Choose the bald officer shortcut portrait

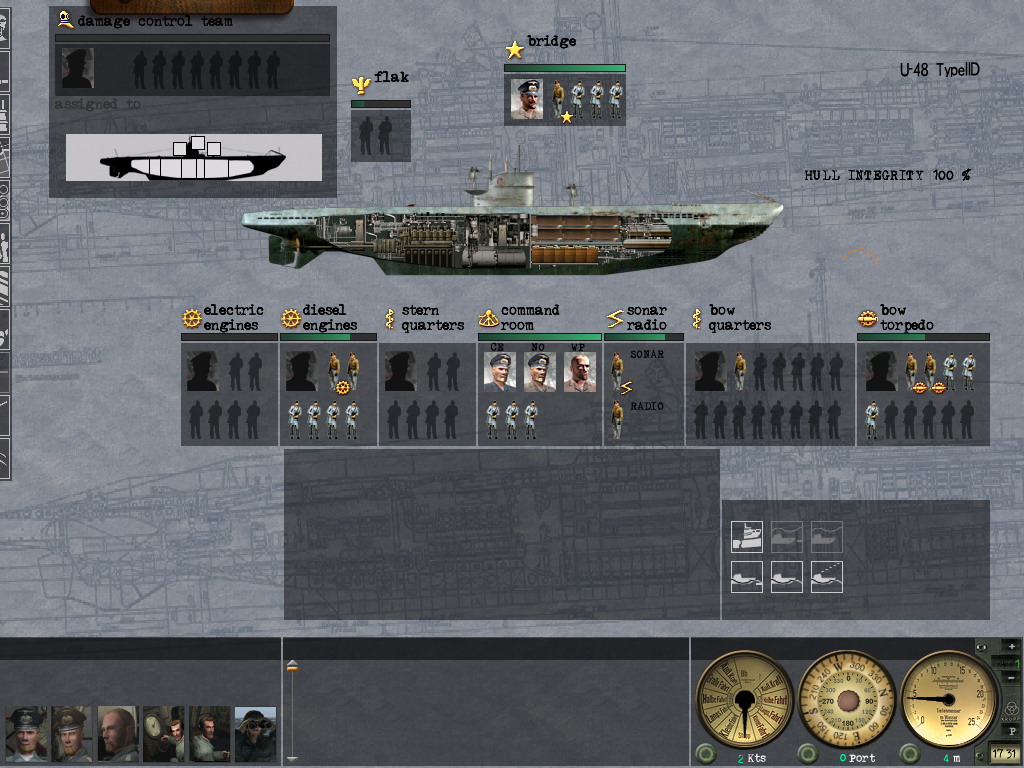118,734
